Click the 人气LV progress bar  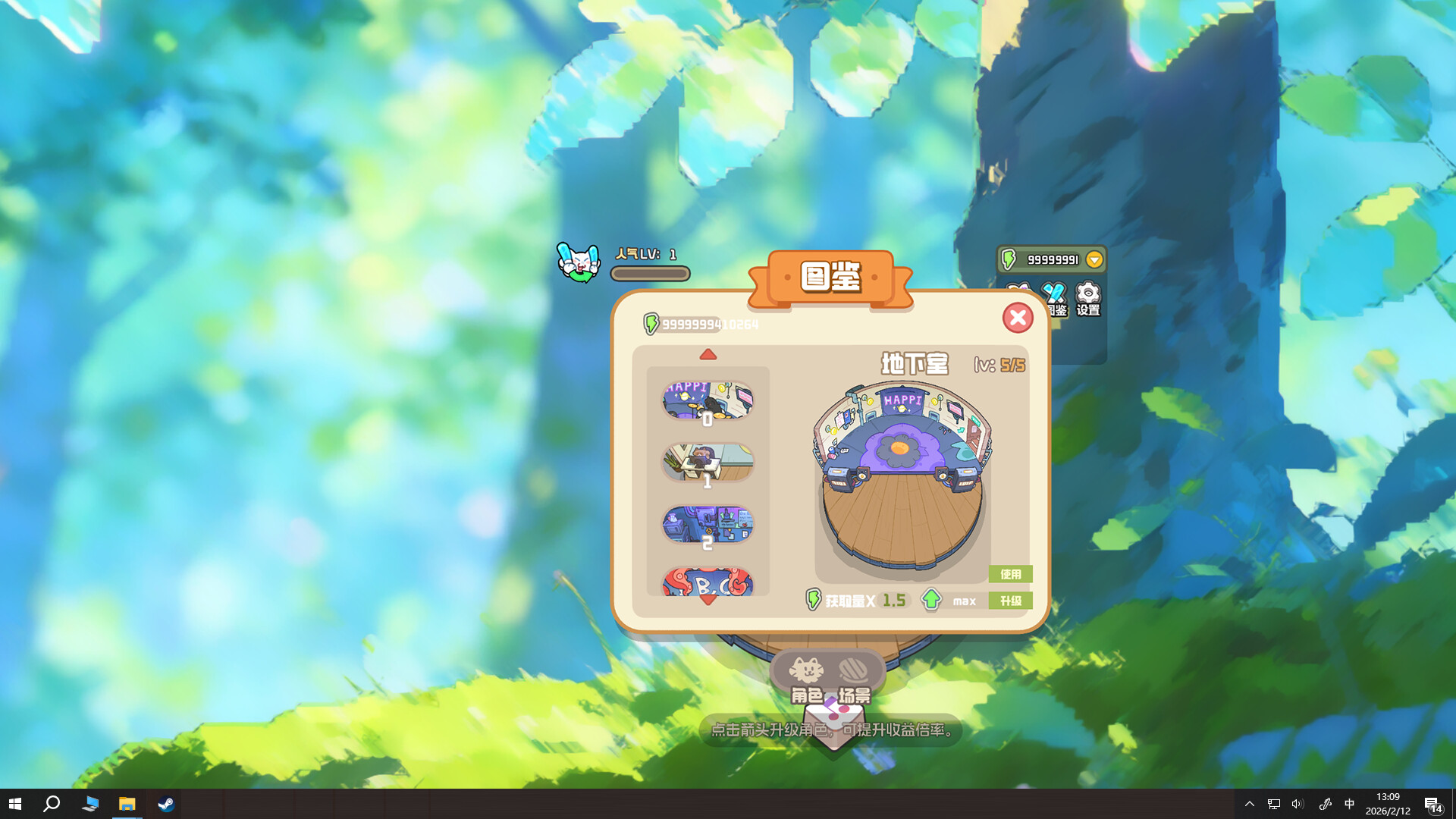(x=650, y=275)
